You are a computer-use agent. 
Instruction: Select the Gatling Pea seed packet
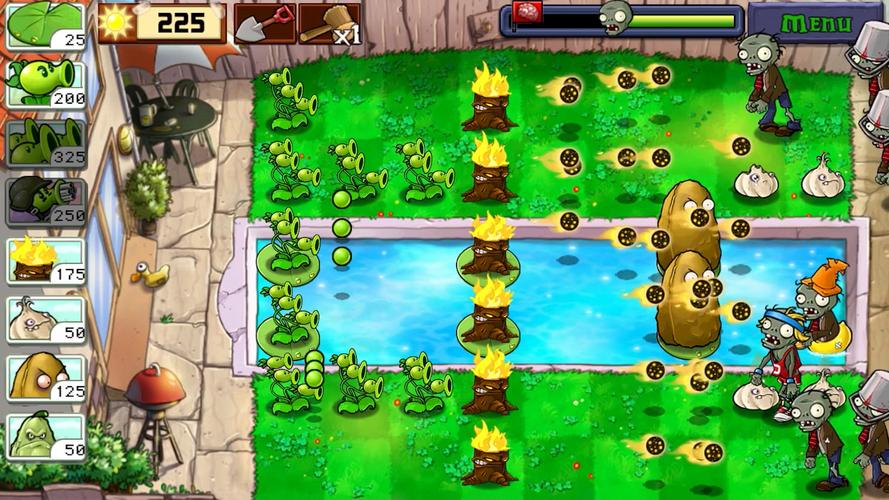(46, 201)
